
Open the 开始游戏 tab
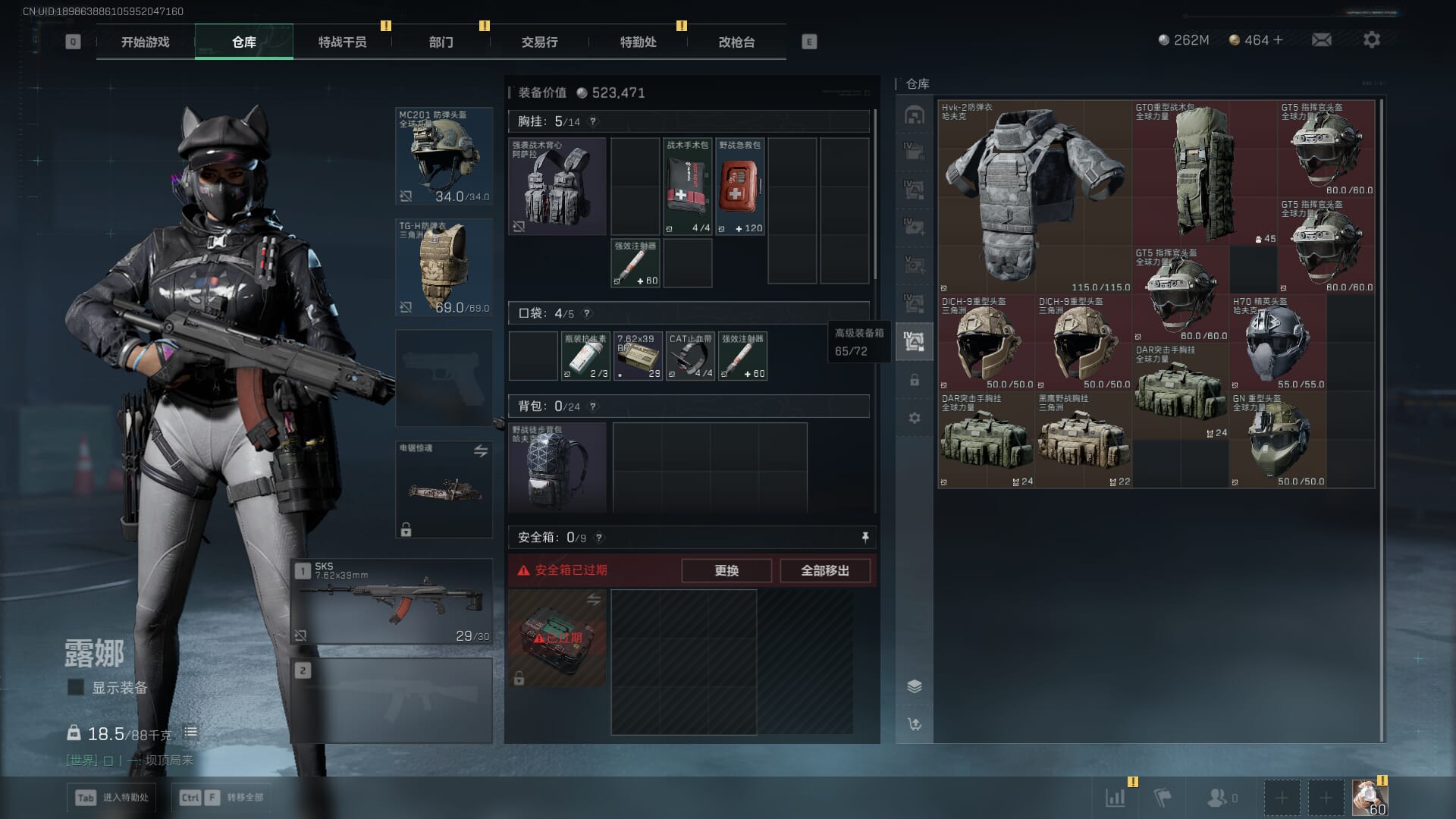pos(145,42)
